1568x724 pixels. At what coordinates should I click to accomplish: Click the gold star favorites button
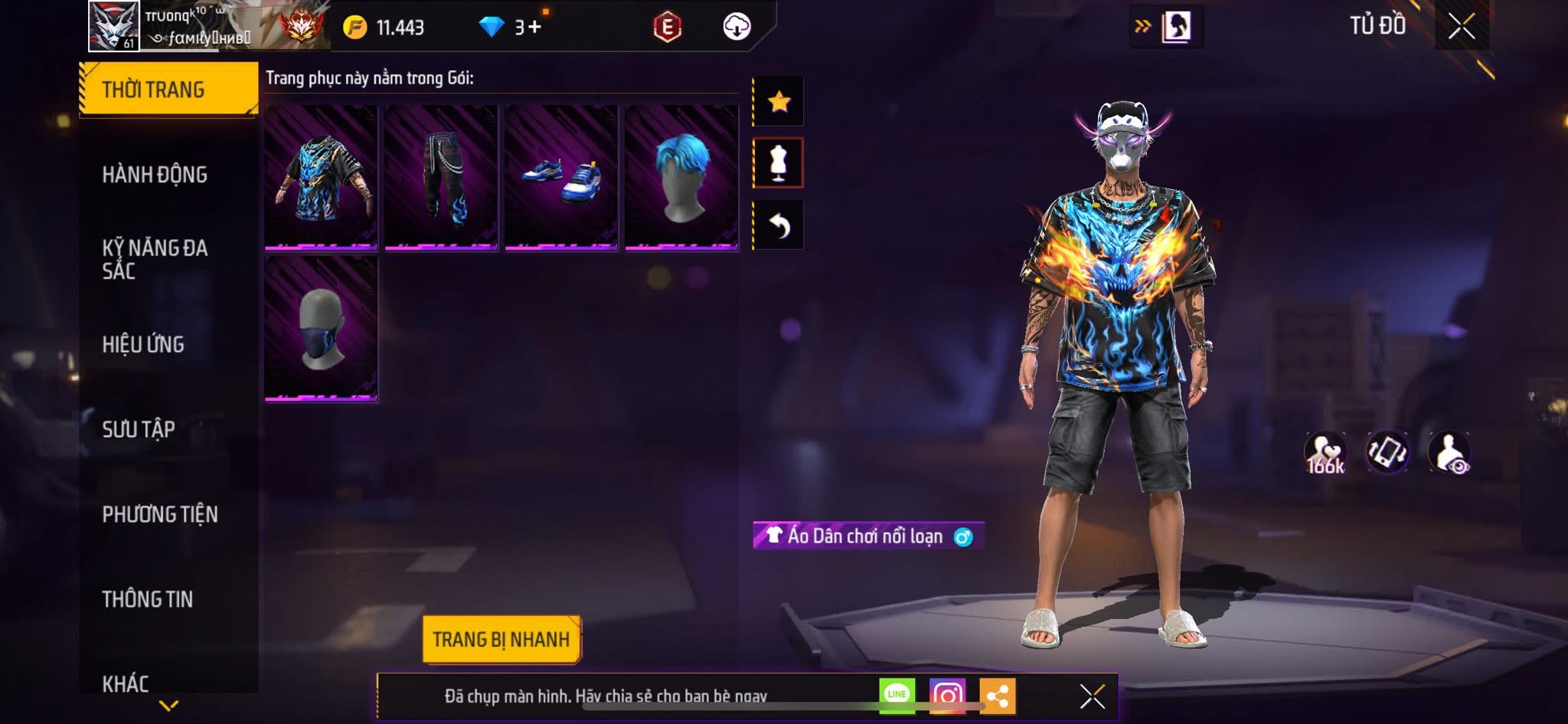(779, 101)
